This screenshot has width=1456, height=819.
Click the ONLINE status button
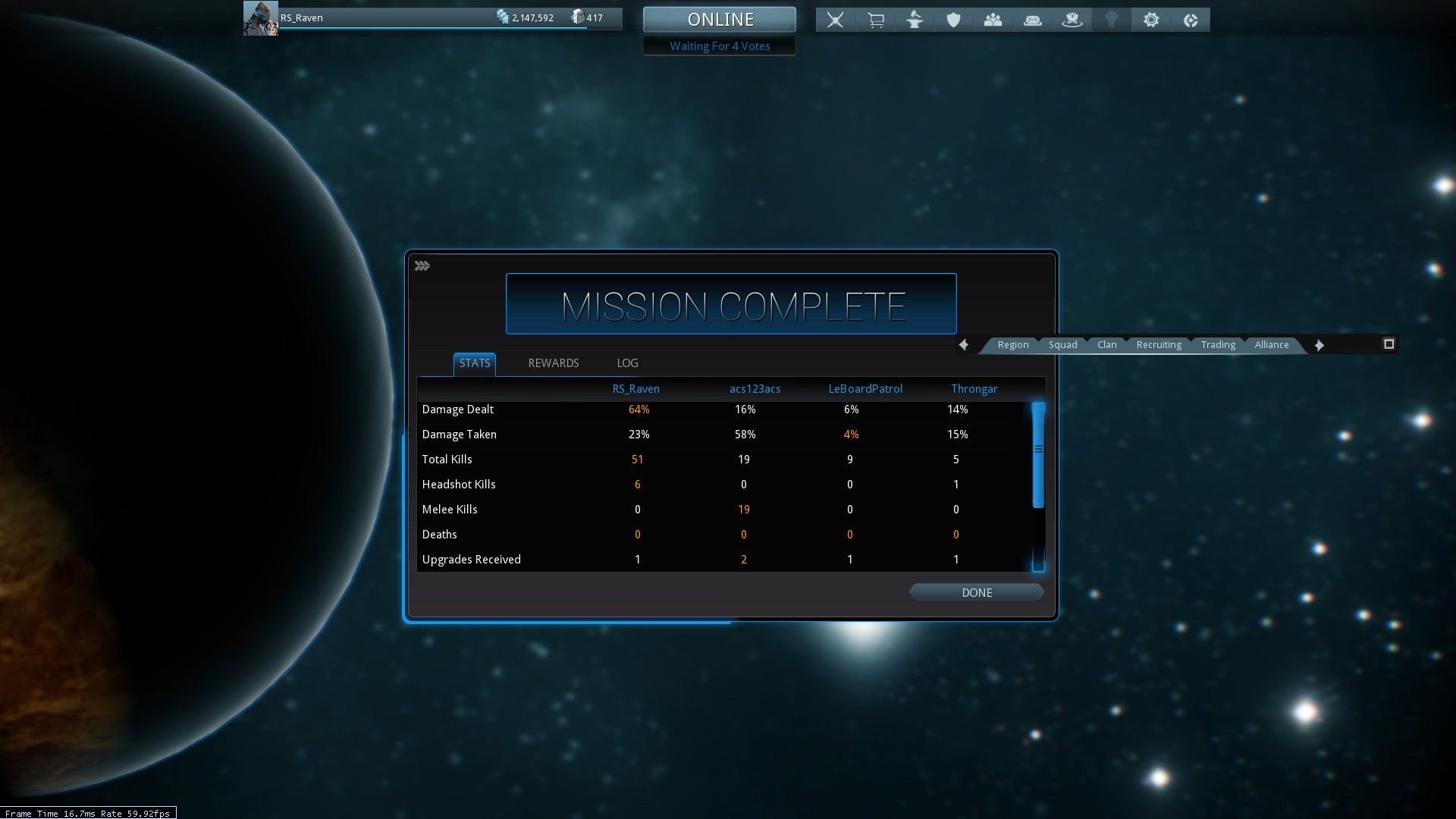720,19
